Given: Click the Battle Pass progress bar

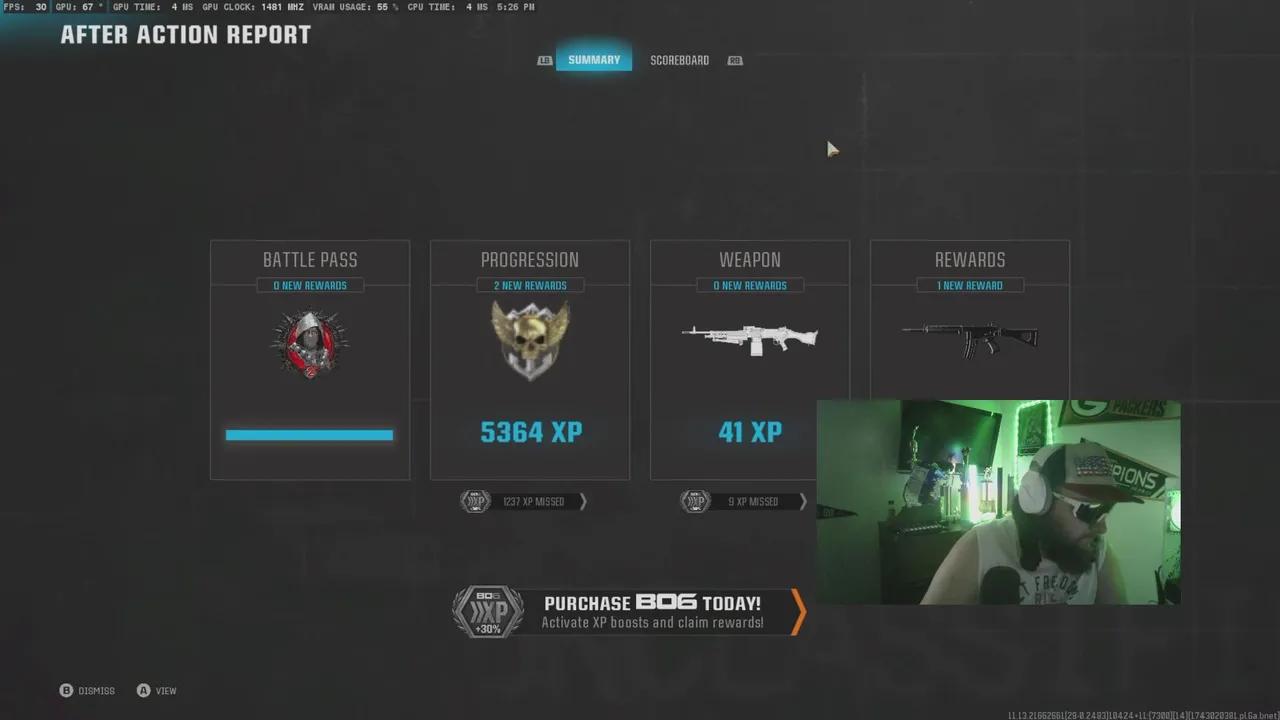Looking at the screenshot, I should click(x=310, y=434).
